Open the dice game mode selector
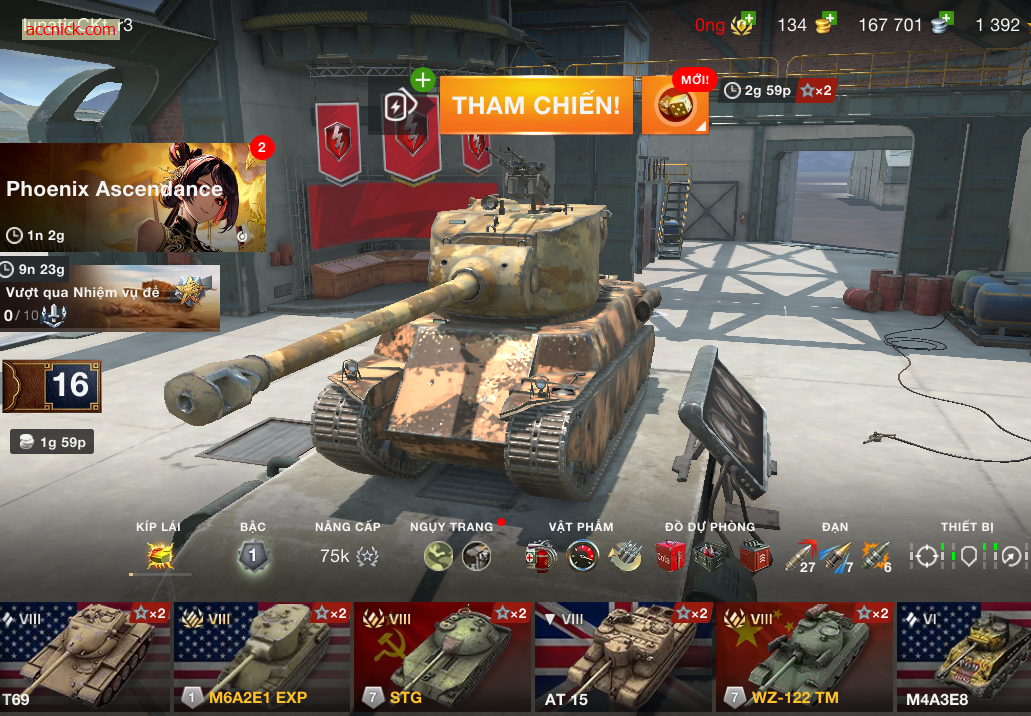Viewport: 1031px width, 716px height. [675, 105]
